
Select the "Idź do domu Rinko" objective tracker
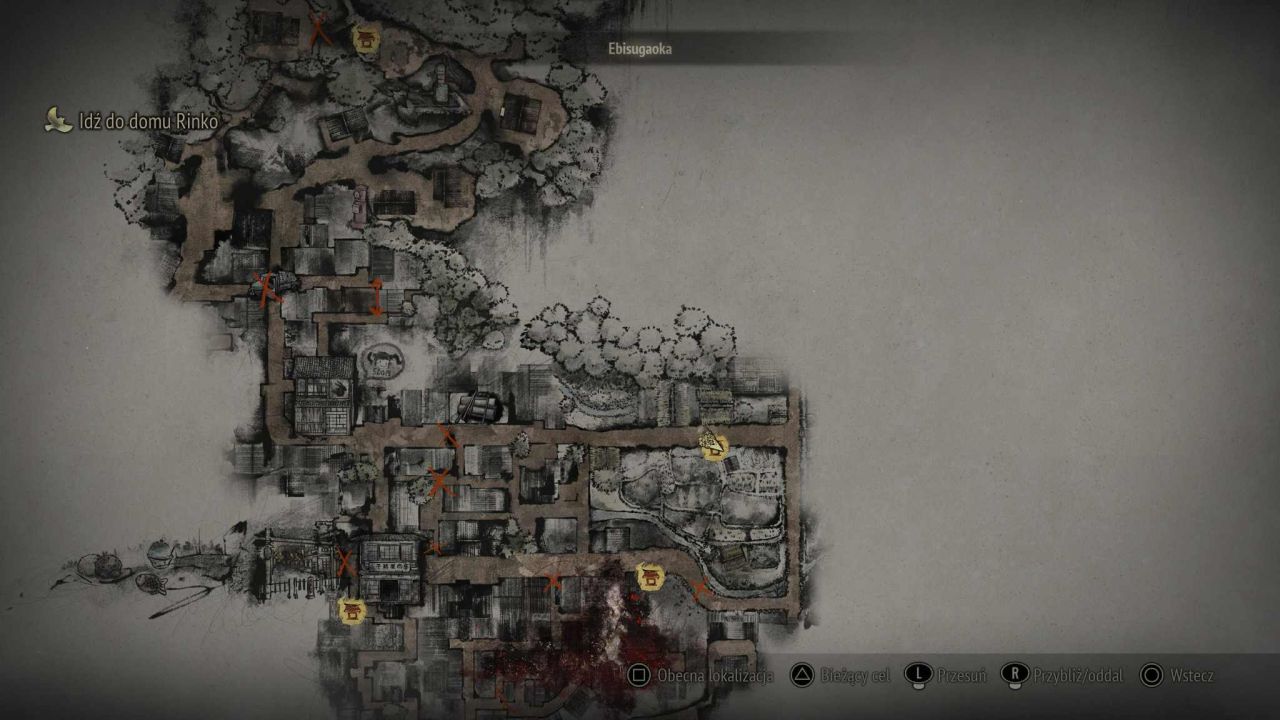click(x=146, y=122)
